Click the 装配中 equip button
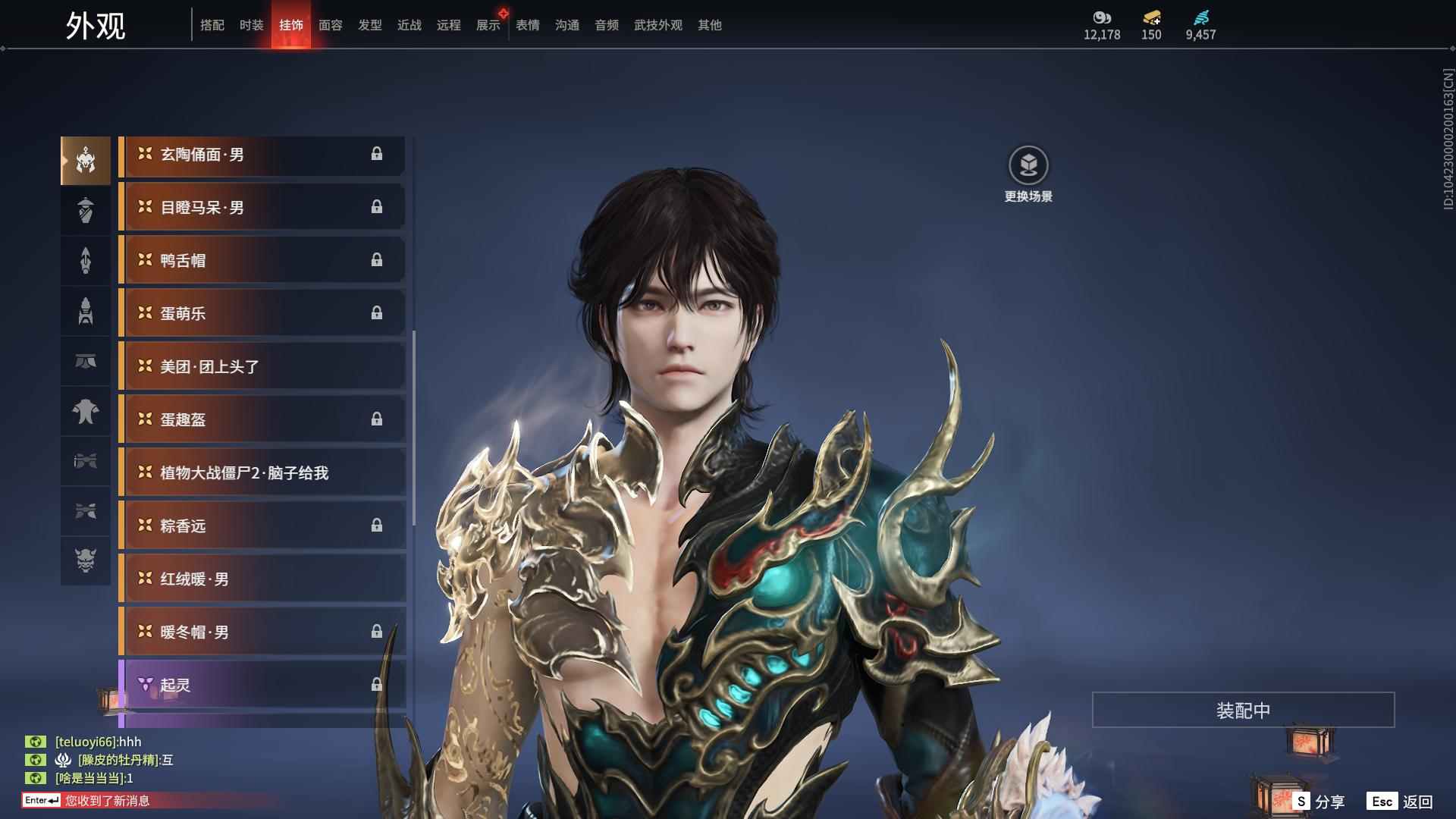Viewport: 1456px width, 819px height. pyautogui.click(x=1243, y=710)
